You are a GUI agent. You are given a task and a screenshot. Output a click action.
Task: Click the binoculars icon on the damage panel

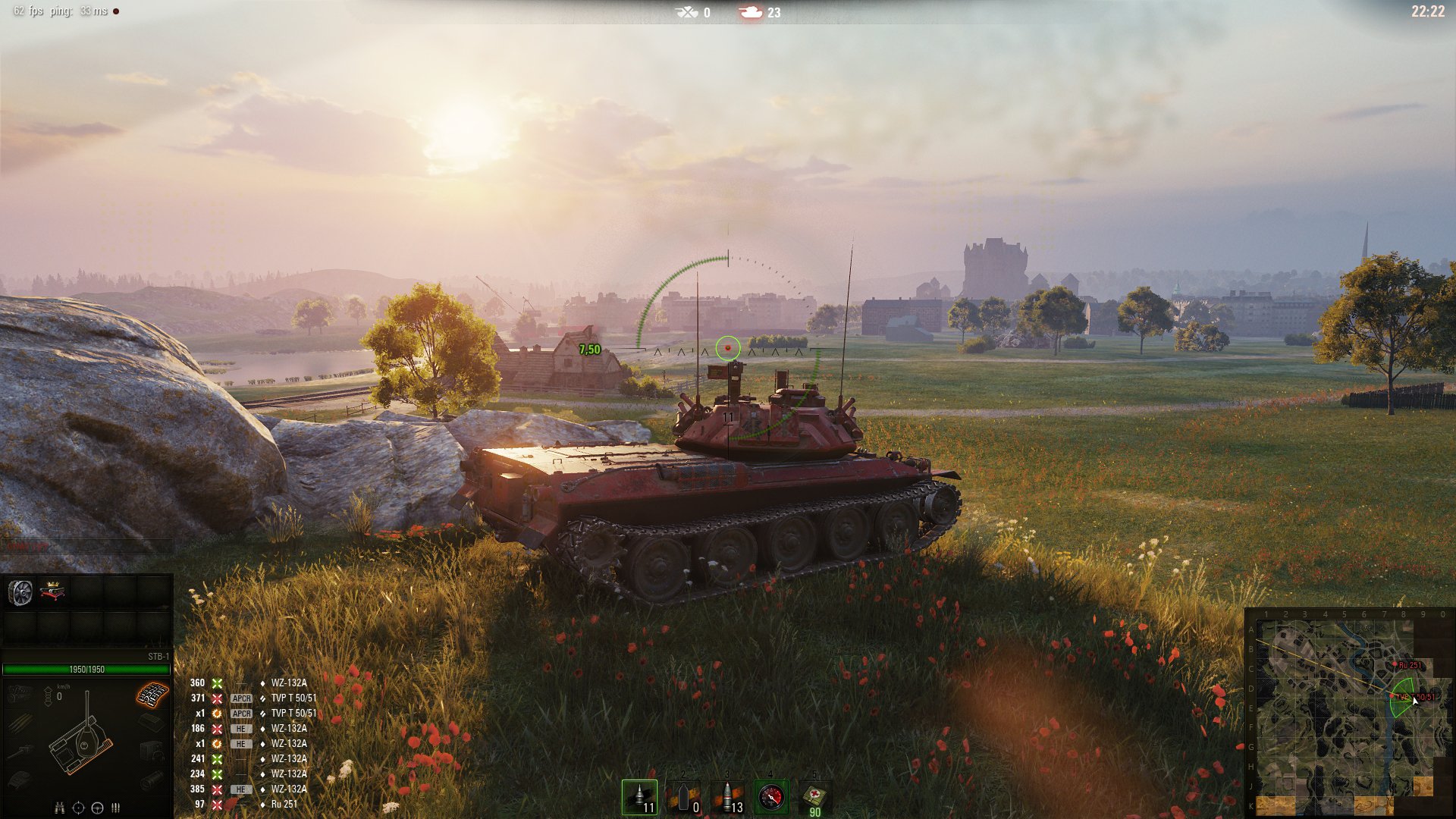[x=59, y=805]
